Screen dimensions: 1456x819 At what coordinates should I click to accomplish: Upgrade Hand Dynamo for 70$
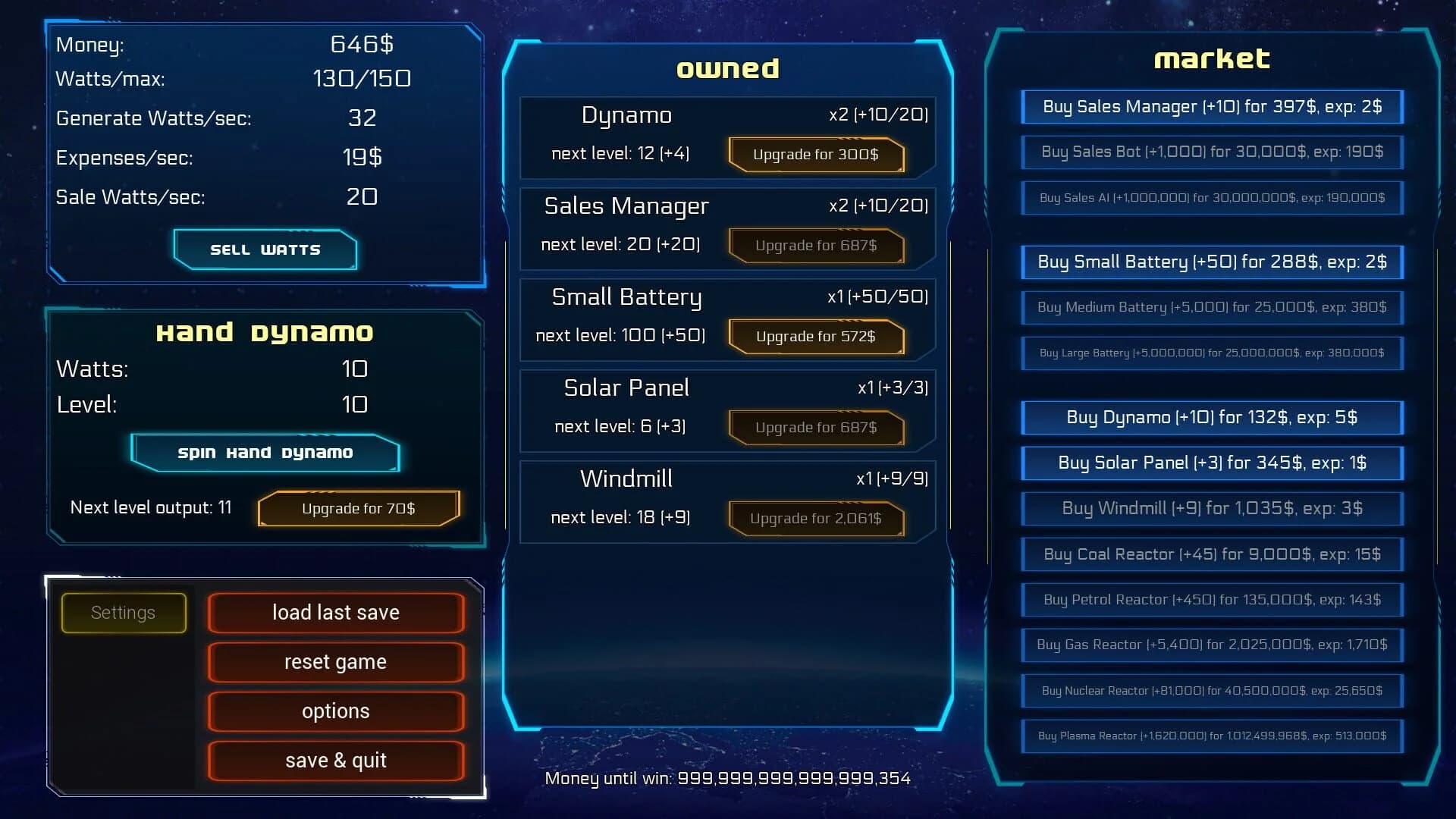click(359, 508)
